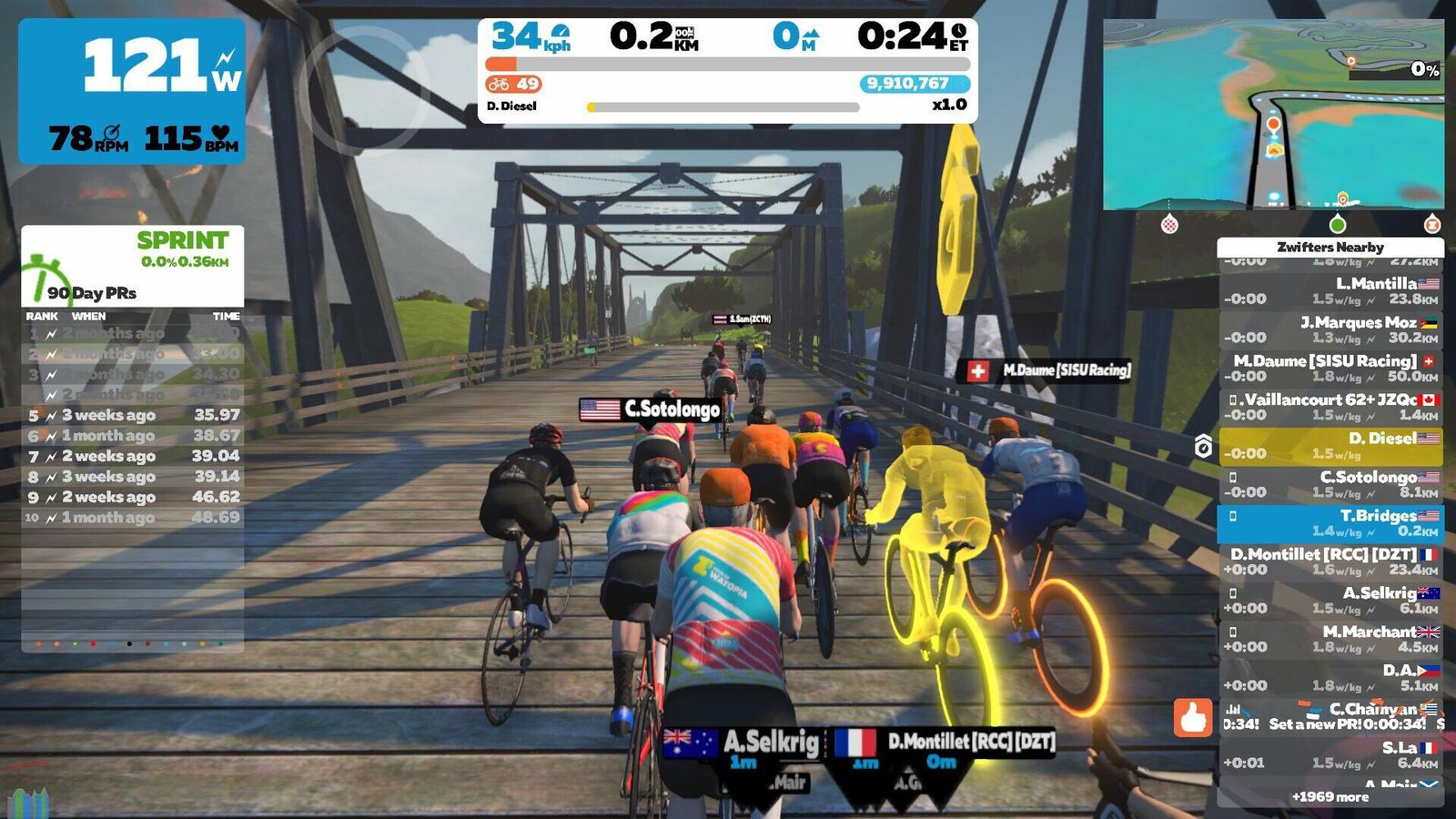Select L.Mantilla in Zwifters Nearby

tap(1330, 291)
